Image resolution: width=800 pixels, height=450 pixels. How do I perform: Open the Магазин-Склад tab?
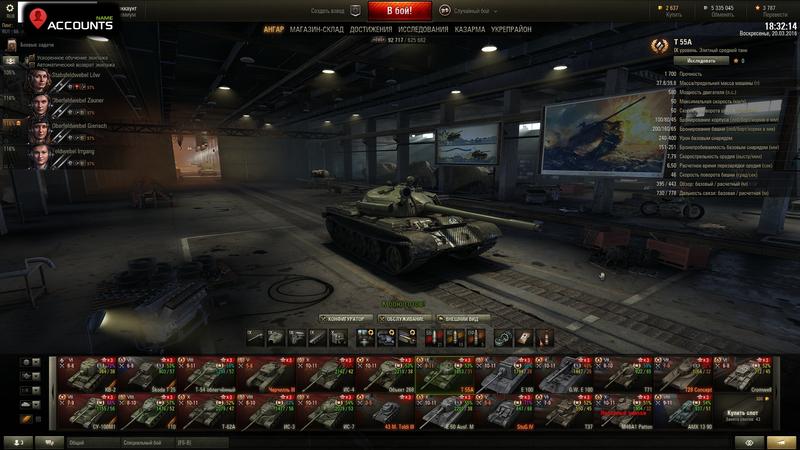pyautogui.click(x=317, y=30)
